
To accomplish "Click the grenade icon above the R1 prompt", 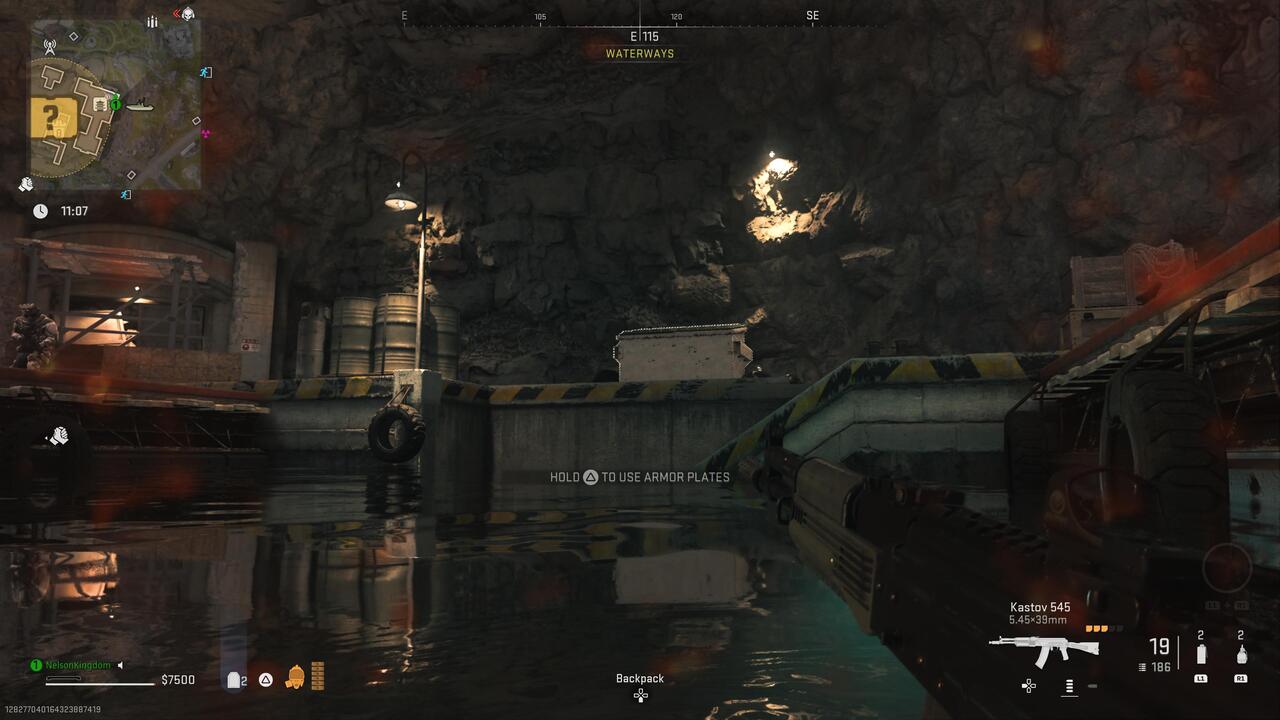I will coord(1242,655).
